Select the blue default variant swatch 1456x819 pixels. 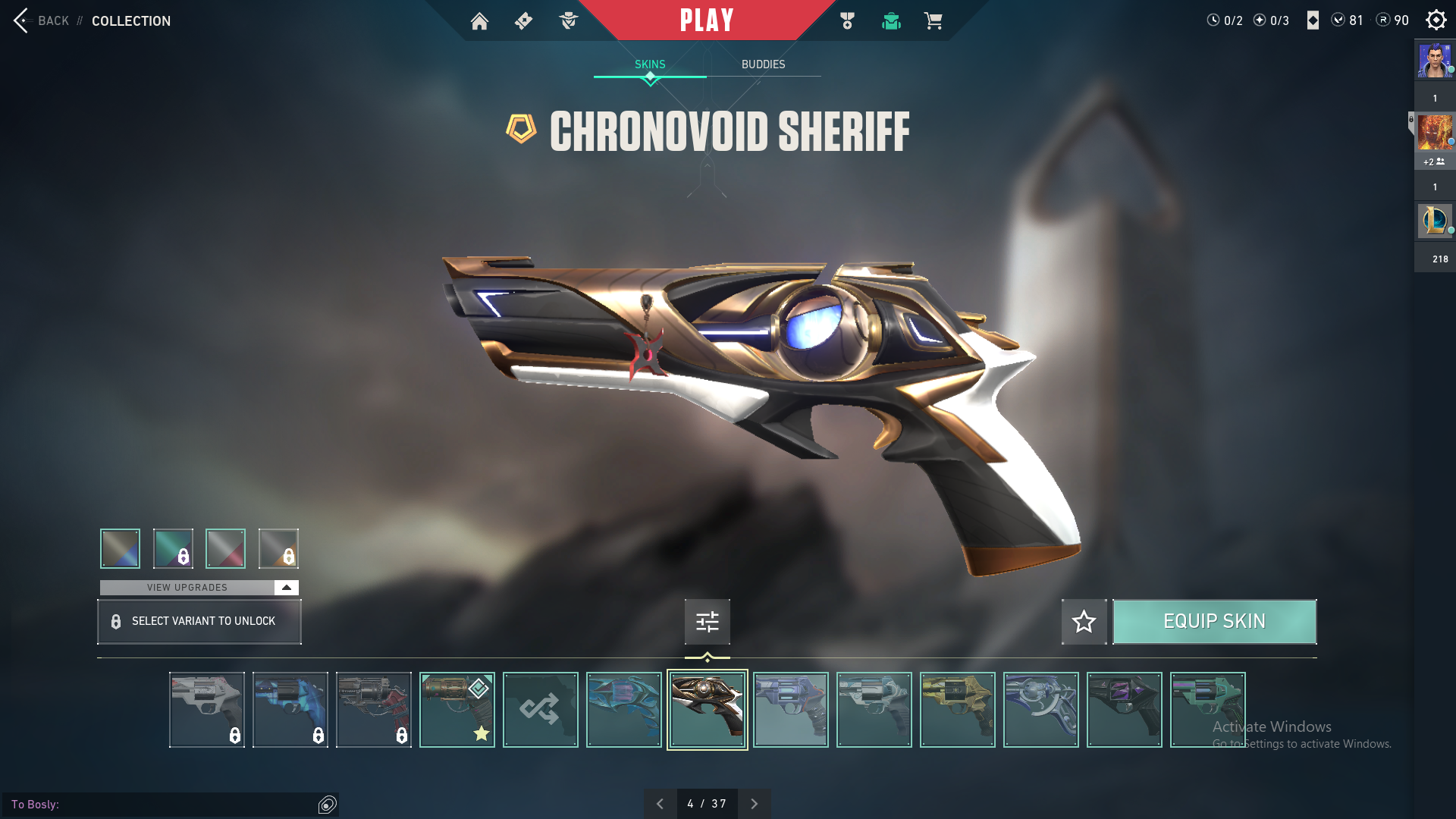[120, 548]
